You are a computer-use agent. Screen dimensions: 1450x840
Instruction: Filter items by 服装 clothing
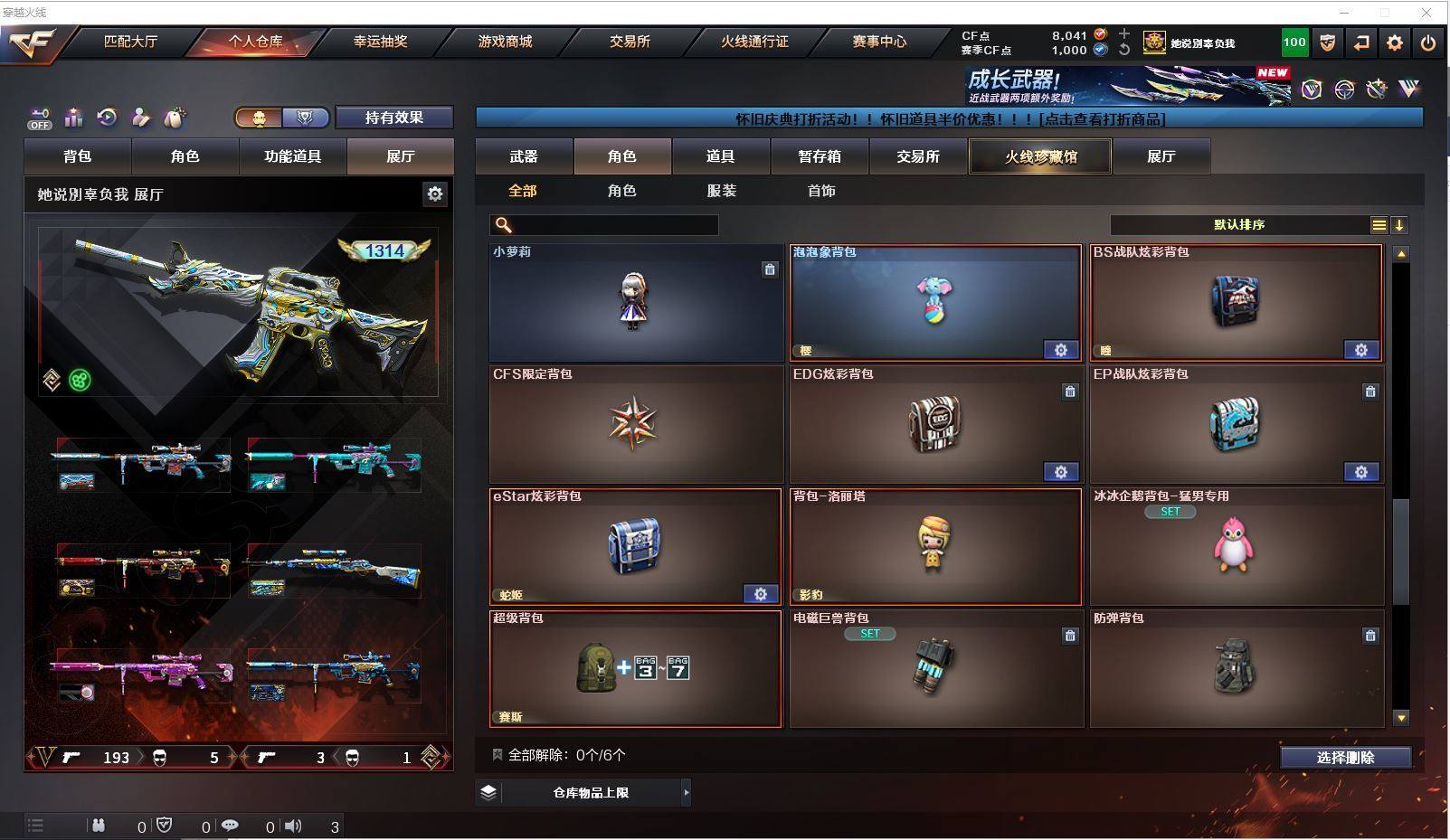click(721, 191)
